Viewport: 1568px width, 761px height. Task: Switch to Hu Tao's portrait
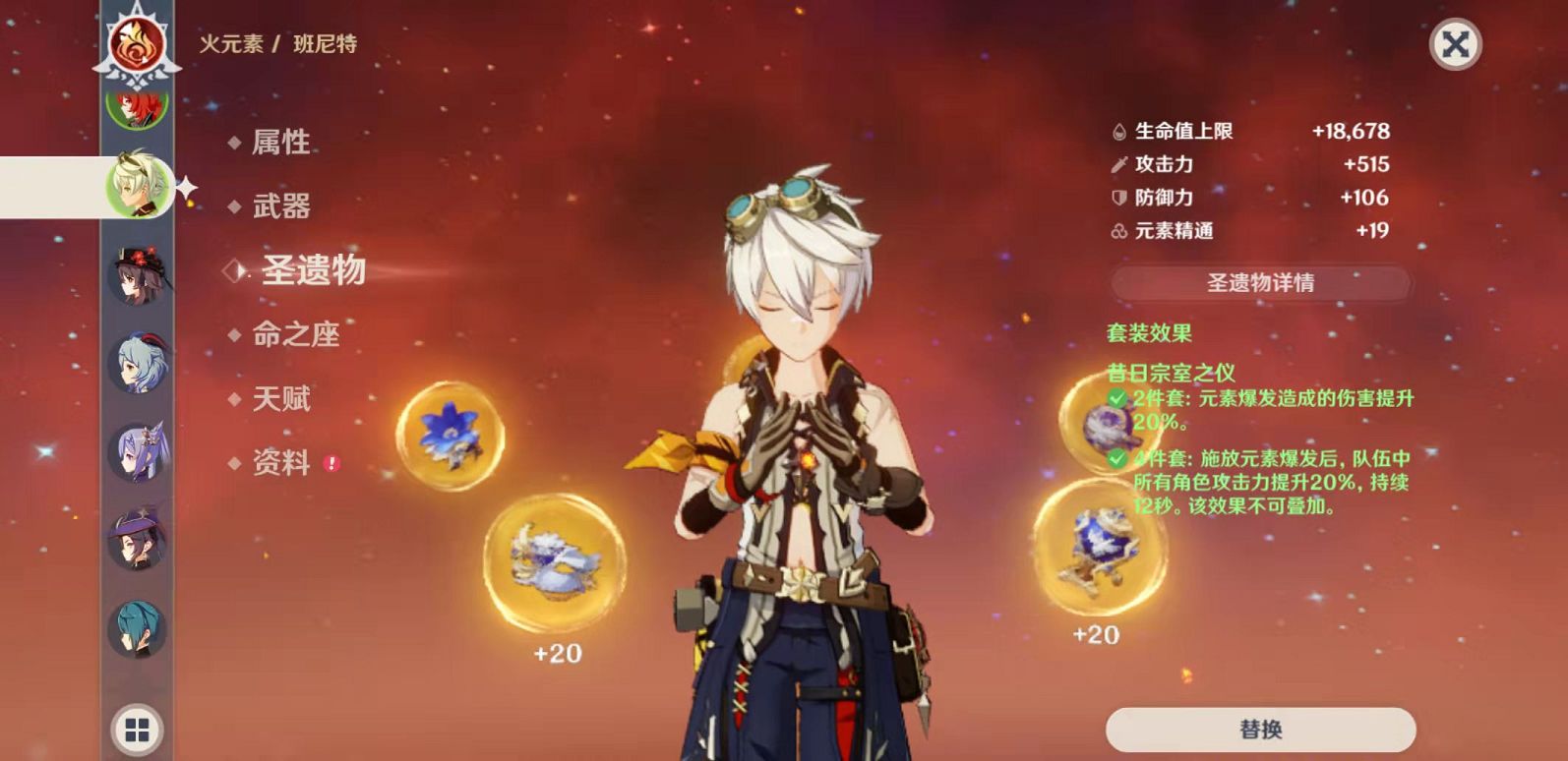point(139,274)
